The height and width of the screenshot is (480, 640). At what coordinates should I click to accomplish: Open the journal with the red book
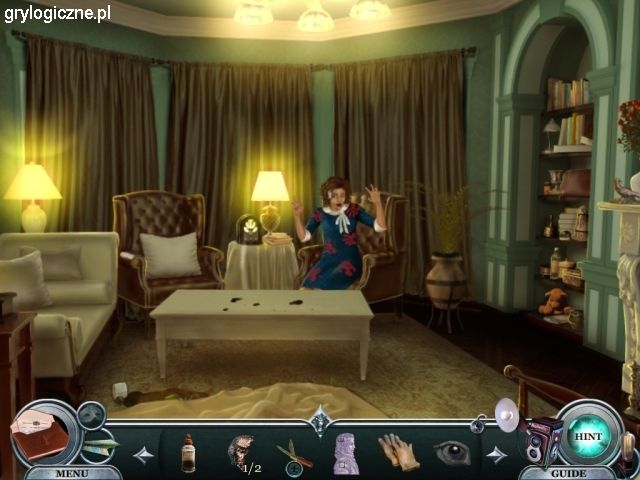tap(39, 431)
